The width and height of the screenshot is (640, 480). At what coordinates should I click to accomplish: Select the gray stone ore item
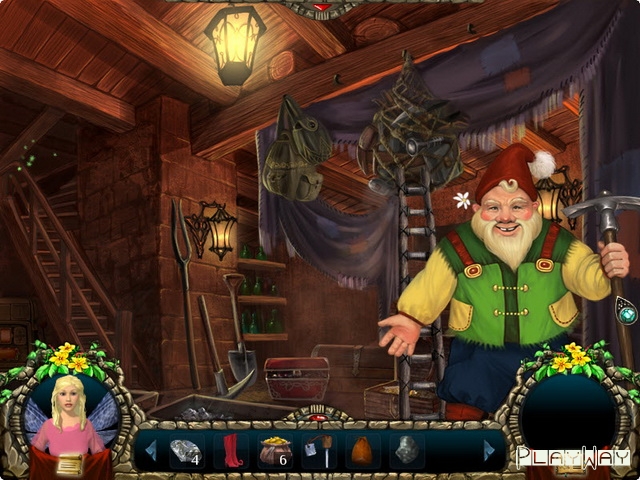pos(406,450)
